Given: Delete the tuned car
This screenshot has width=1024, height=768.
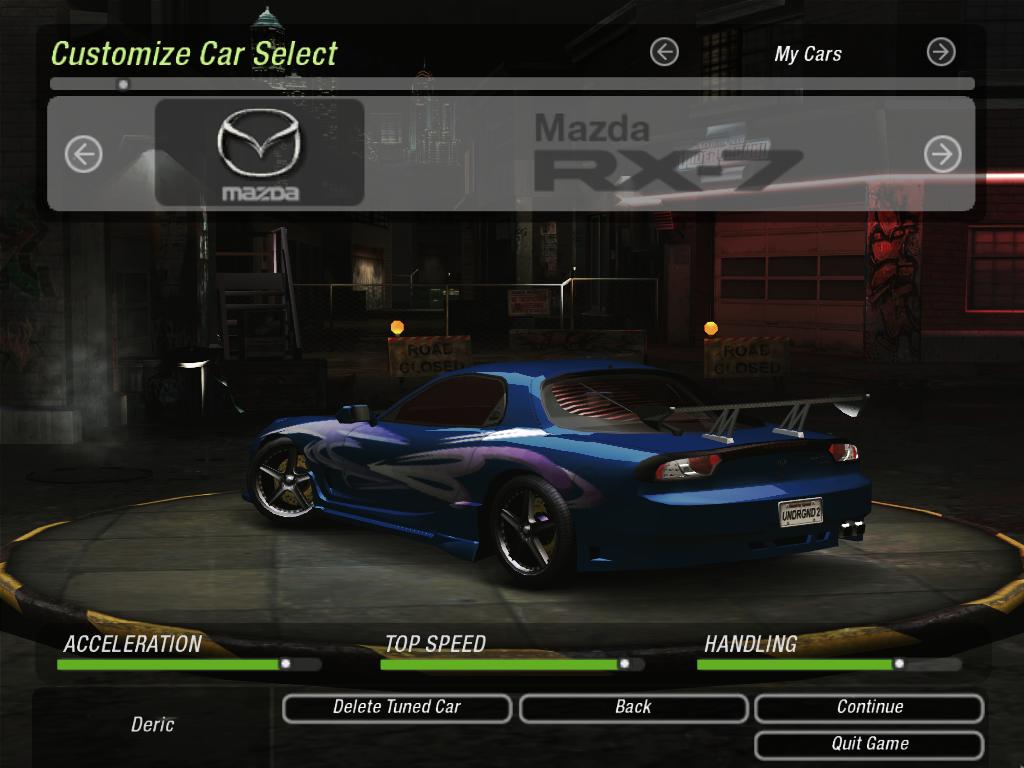Looking at the screenshot, I should click(x=397, y=708).
